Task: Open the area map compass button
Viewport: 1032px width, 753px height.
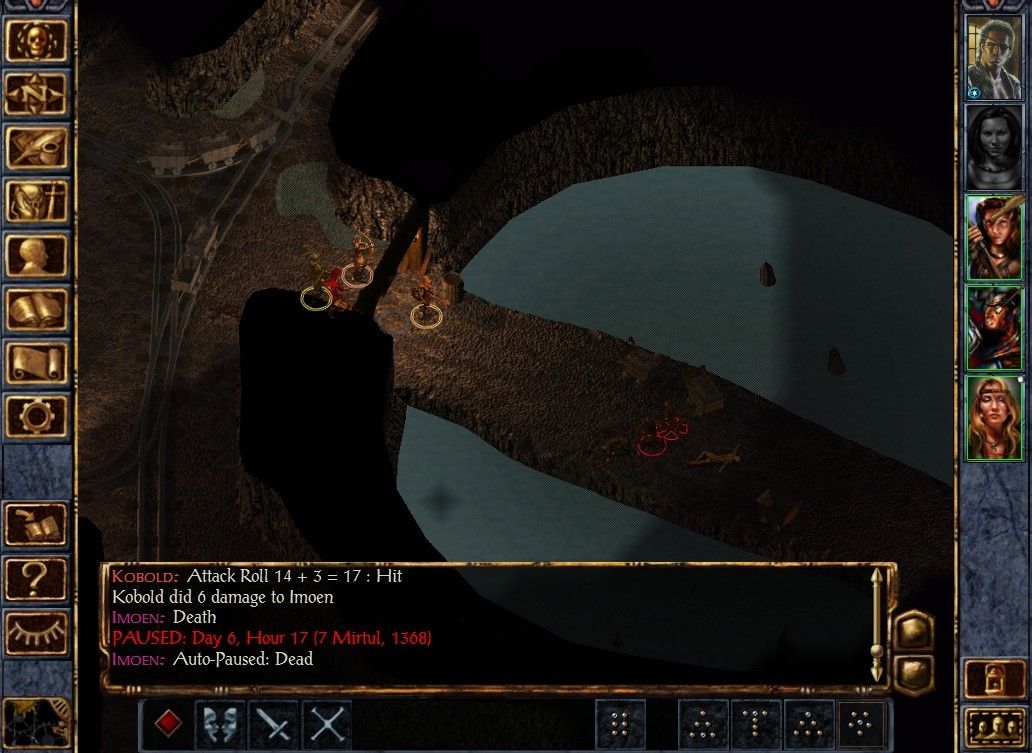Action: 38,93
